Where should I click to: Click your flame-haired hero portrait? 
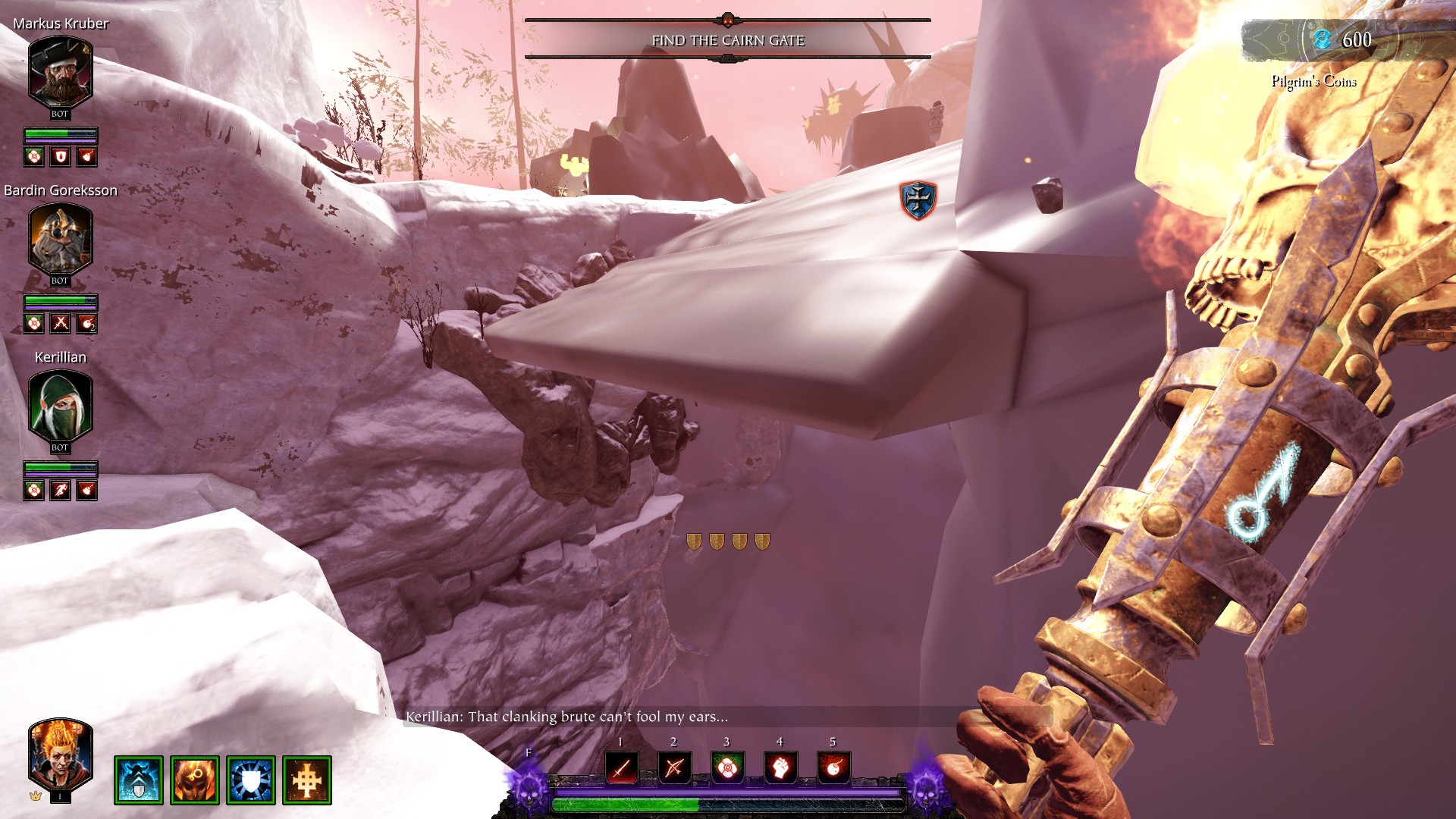tap(60, 755)
